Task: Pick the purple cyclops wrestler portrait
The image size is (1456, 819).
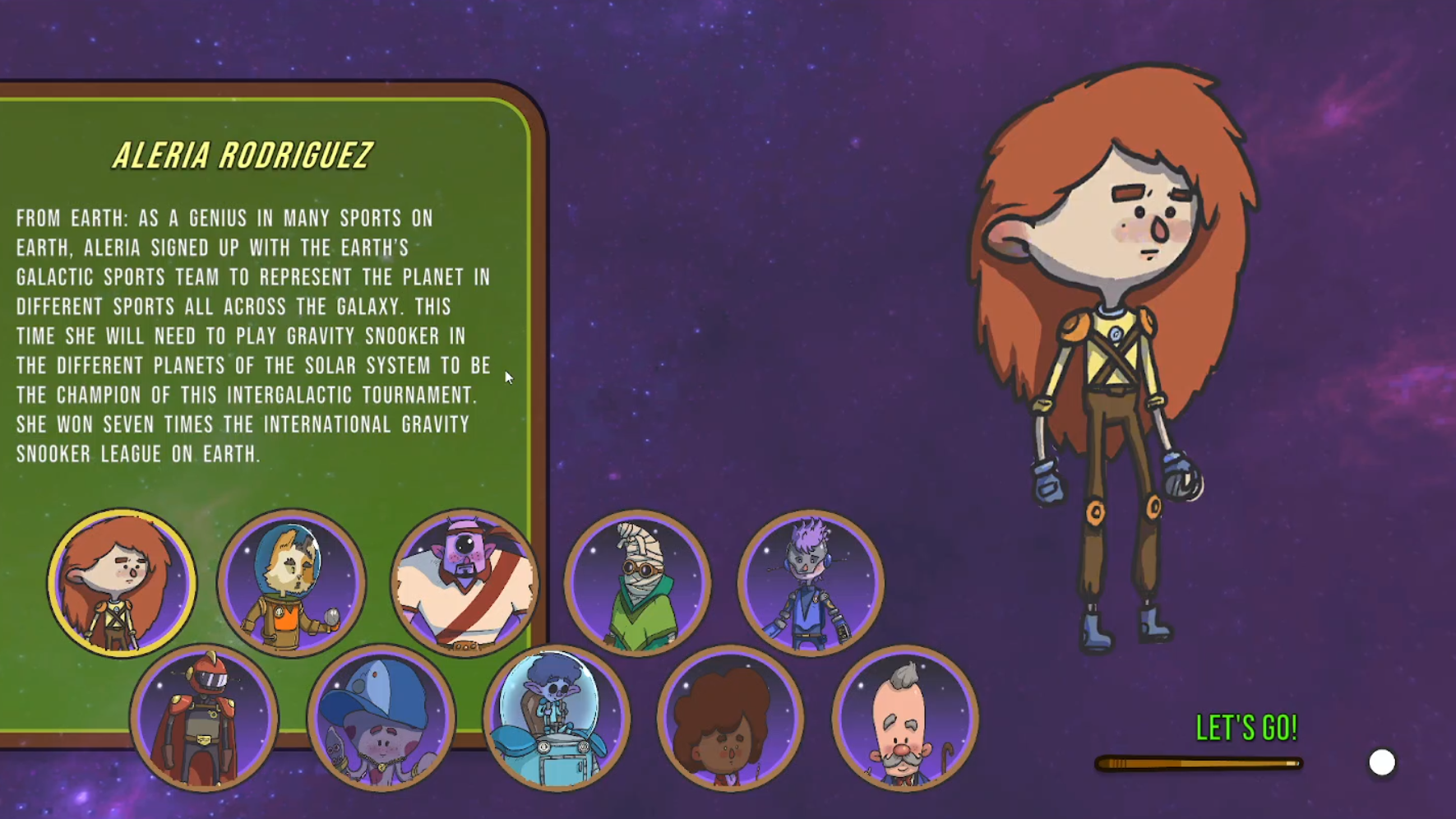Action: click(465, 582)
